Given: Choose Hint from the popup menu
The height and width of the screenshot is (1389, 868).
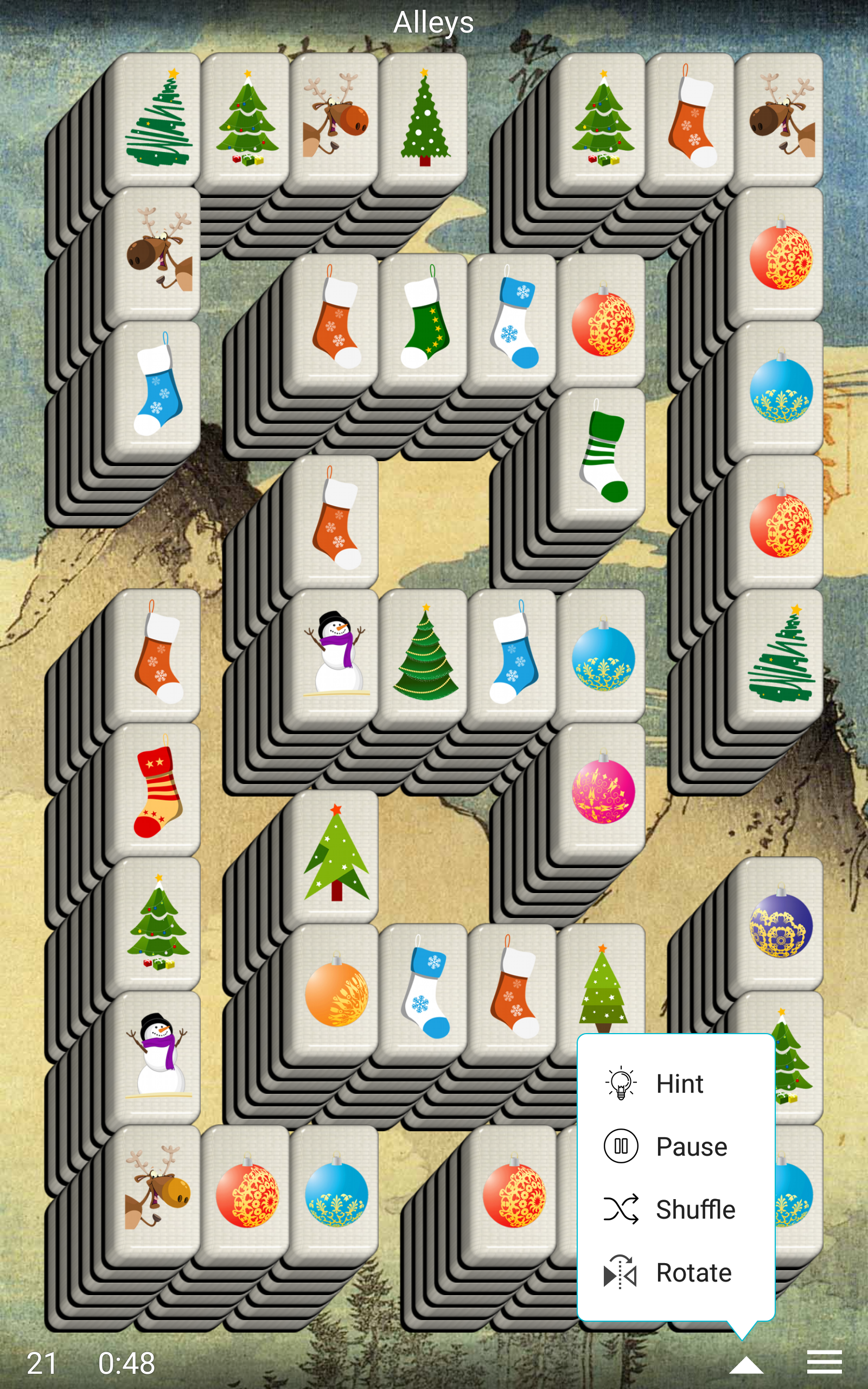Looking at the screenshot, I should [680, 1084].
